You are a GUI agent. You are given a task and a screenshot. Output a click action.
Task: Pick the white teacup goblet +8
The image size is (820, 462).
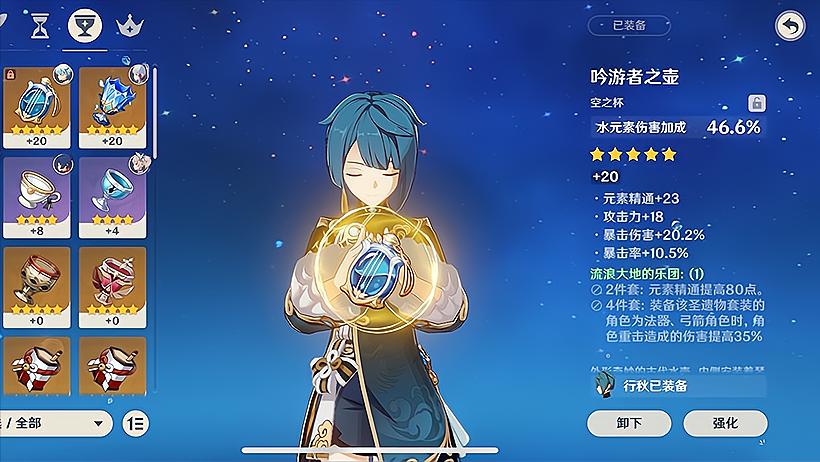click(36, 197)
